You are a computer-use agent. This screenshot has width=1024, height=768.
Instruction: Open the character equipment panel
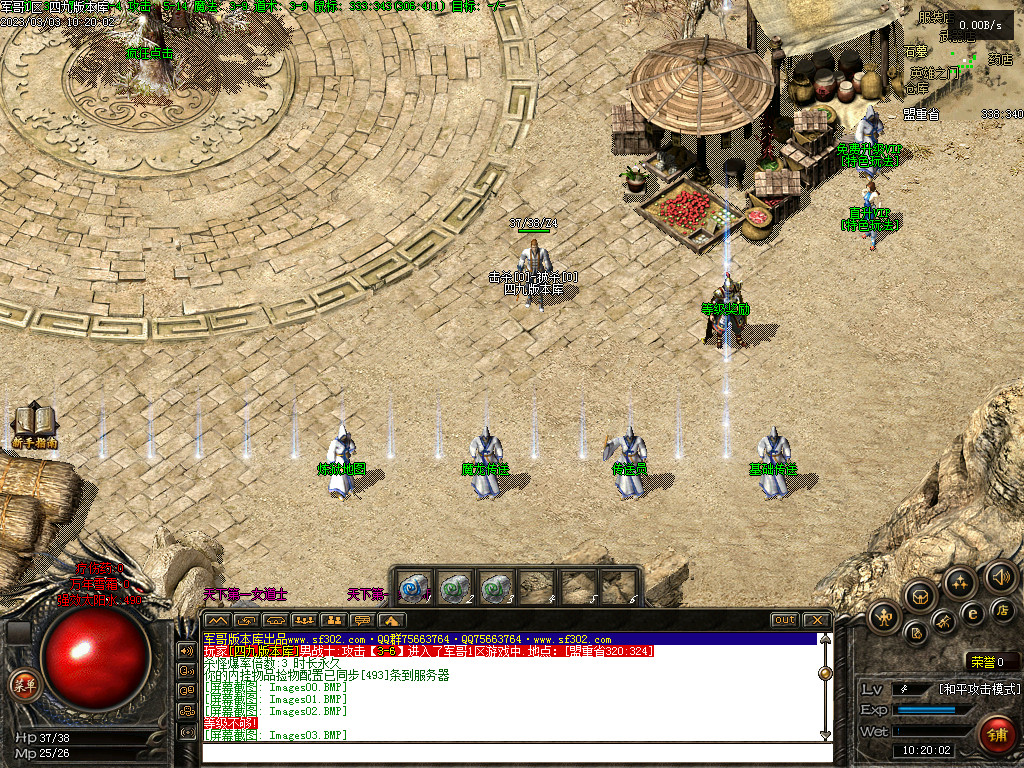[x=885, y=618]
